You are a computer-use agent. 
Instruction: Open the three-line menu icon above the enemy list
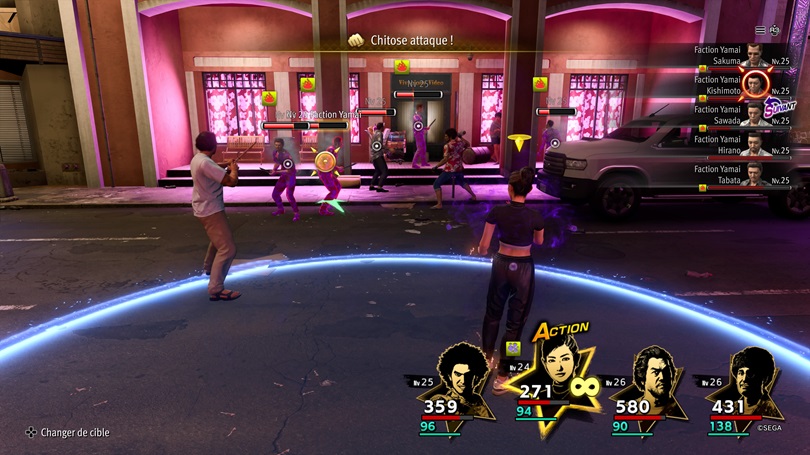coord(760,31)
